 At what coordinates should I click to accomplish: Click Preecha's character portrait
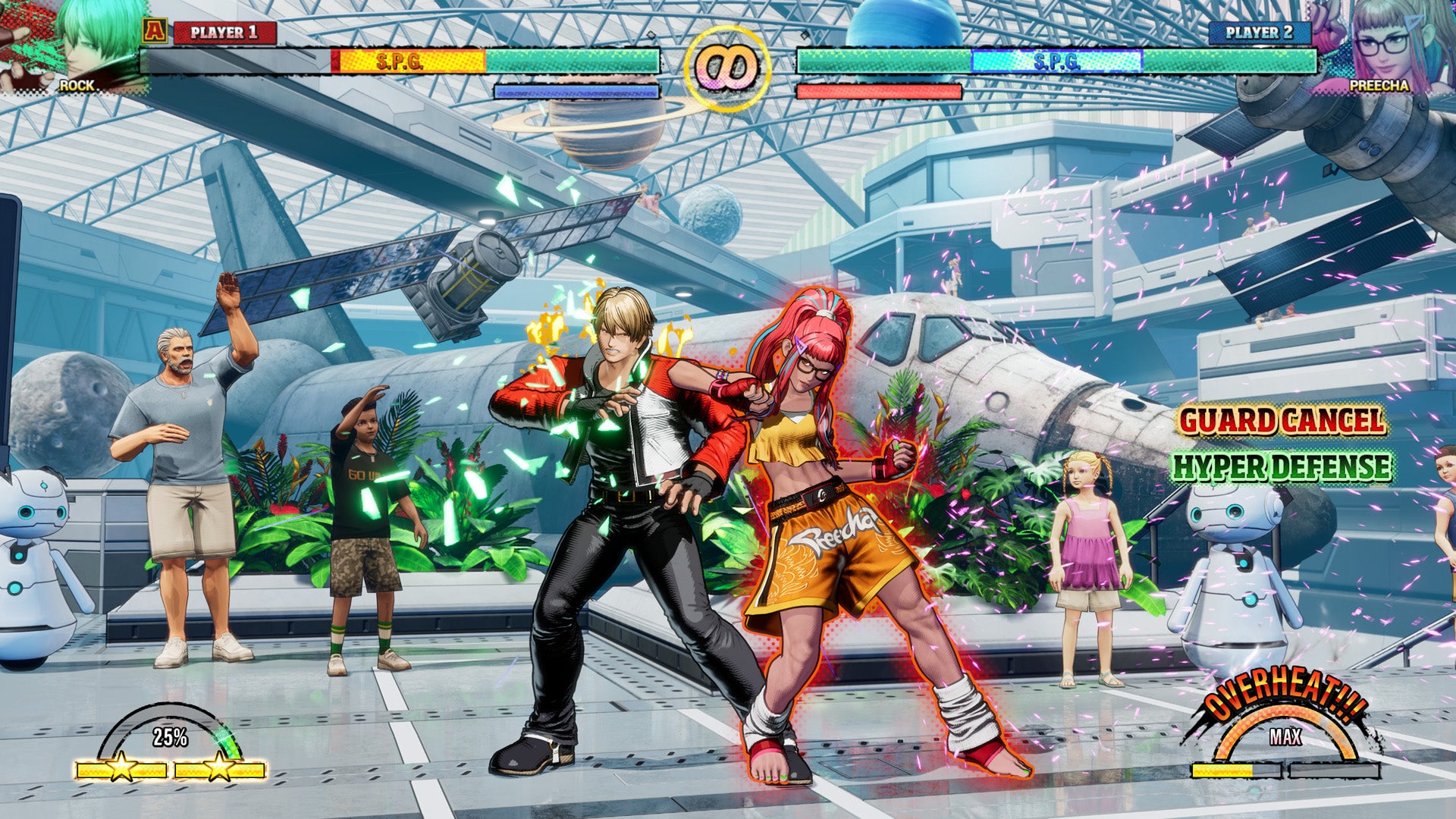pyautogui.click(x=1388, y=45)
